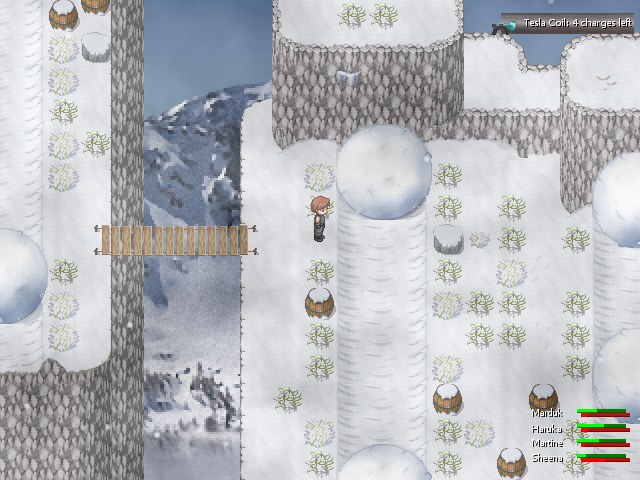
Task: Pick Martine in the party list
Action: pos(547,443)
